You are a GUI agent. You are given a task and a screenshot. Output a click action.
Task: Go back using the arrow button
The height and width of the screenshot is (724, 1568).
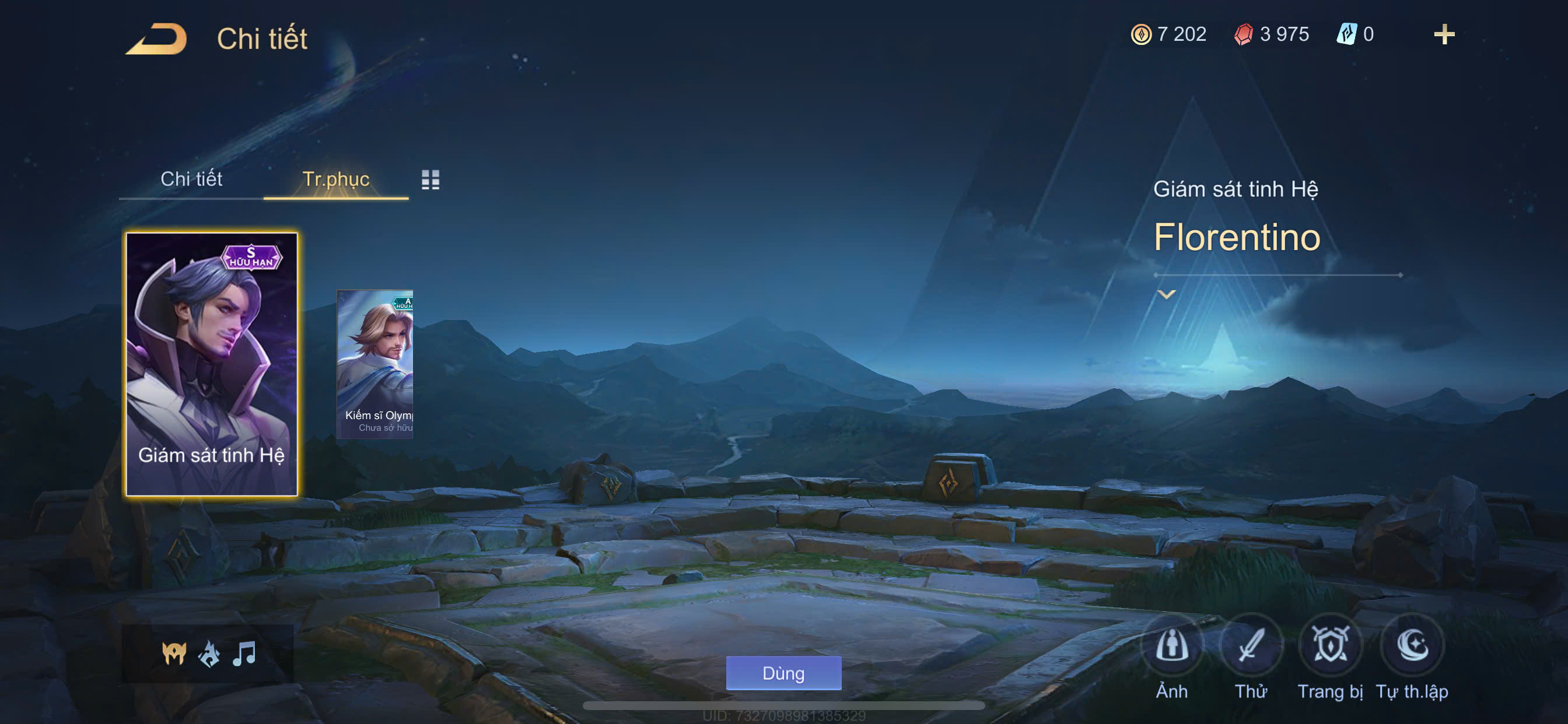(x=157, y=39)
